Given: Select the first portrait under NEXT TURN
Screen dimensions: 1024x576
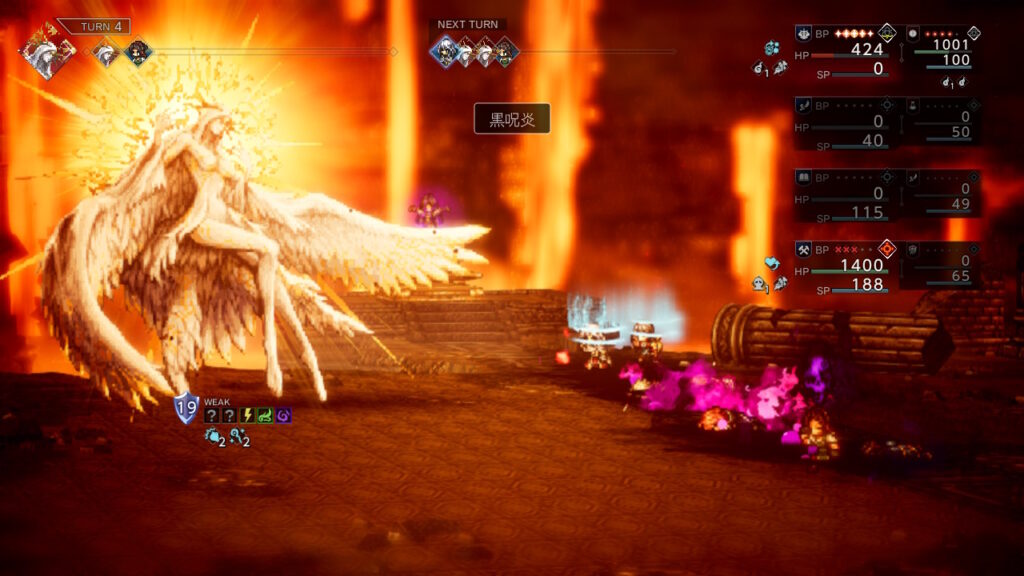Looking at the screenshot, I should tap(444, 50).
